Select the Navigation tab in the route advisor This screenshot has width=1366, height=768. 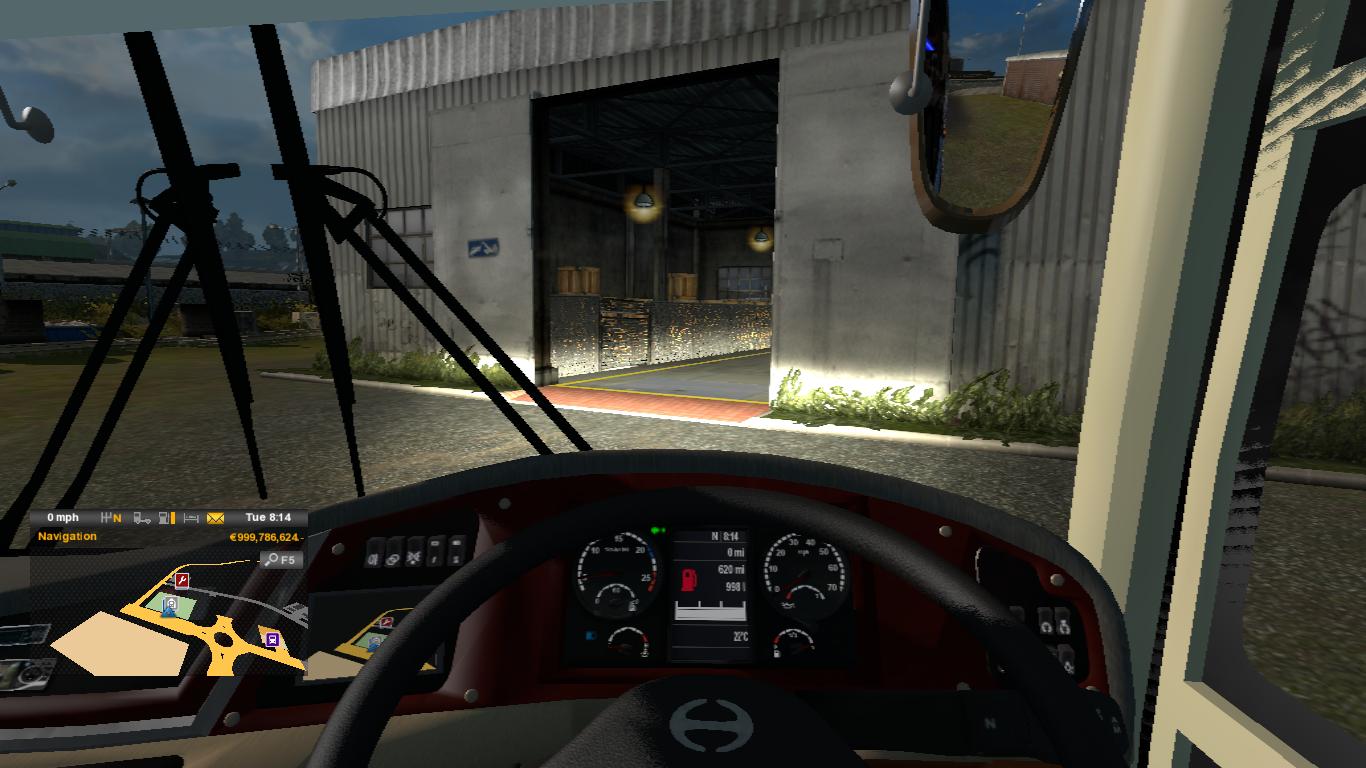click(66, 536)
